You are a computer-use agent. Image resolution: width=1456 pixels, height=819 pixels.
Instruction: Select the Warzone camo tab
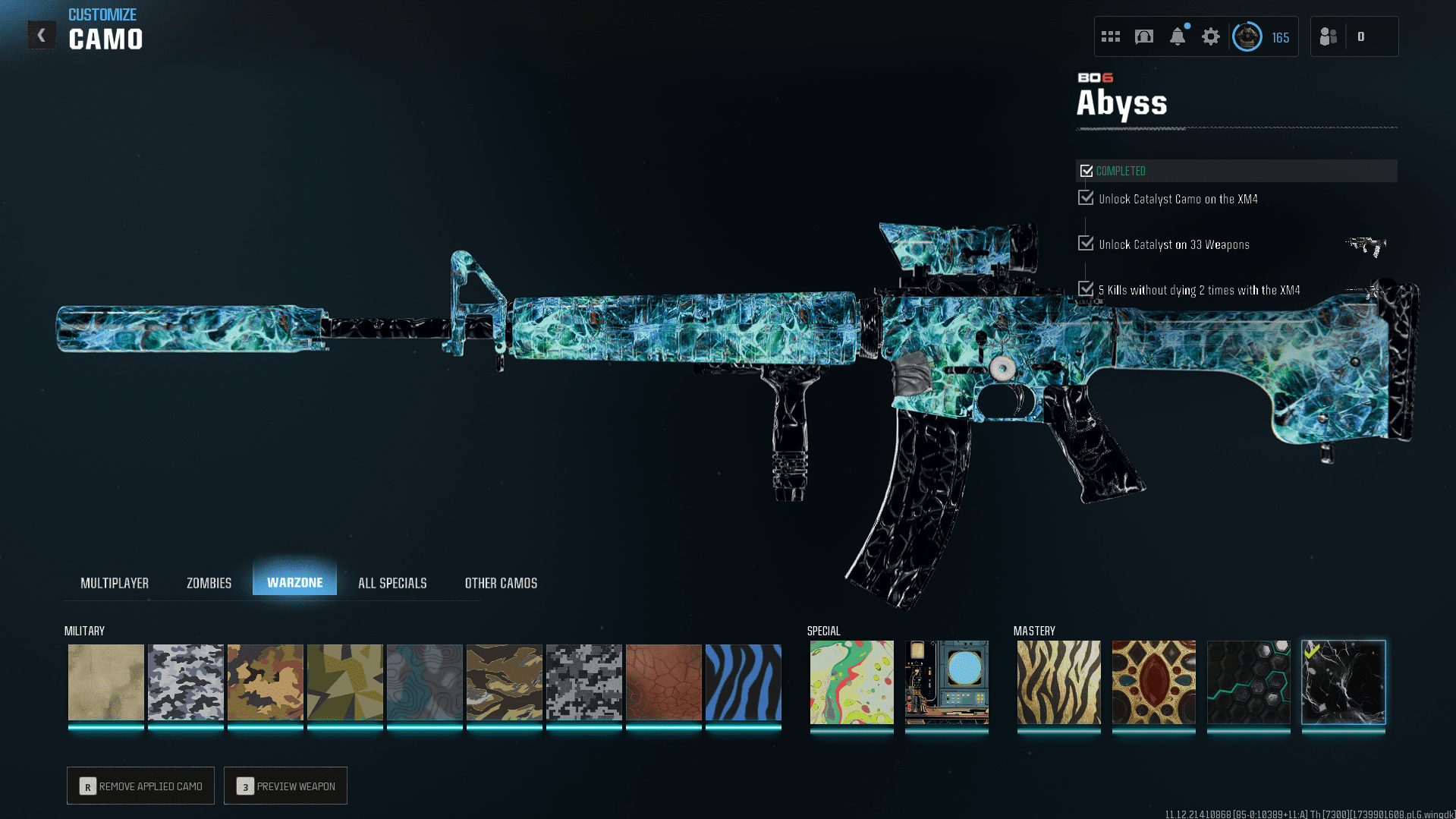tap(294, 582)
